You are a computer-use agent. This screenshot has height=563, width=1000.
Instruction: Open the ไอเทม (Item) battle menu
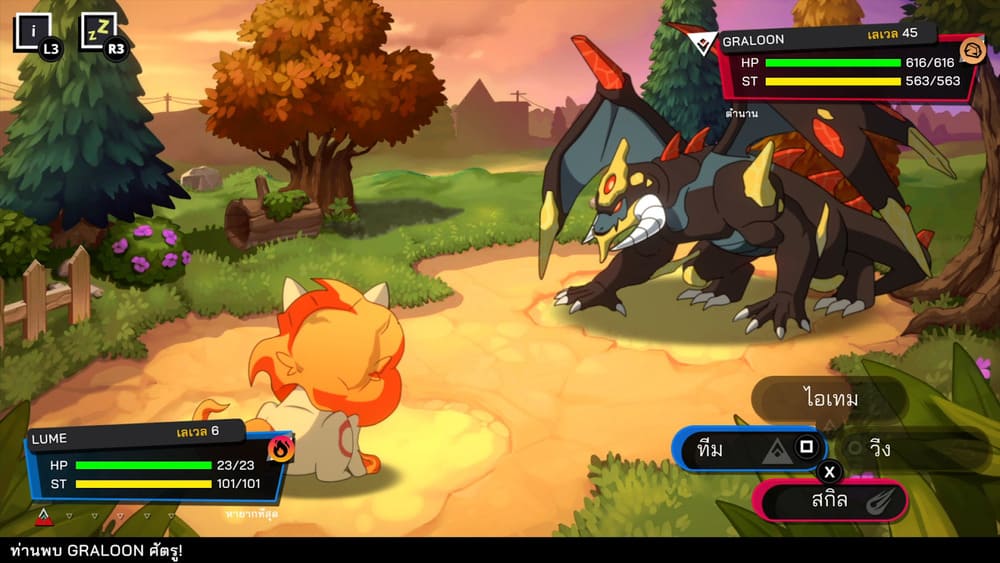click(x=829, y=400)
